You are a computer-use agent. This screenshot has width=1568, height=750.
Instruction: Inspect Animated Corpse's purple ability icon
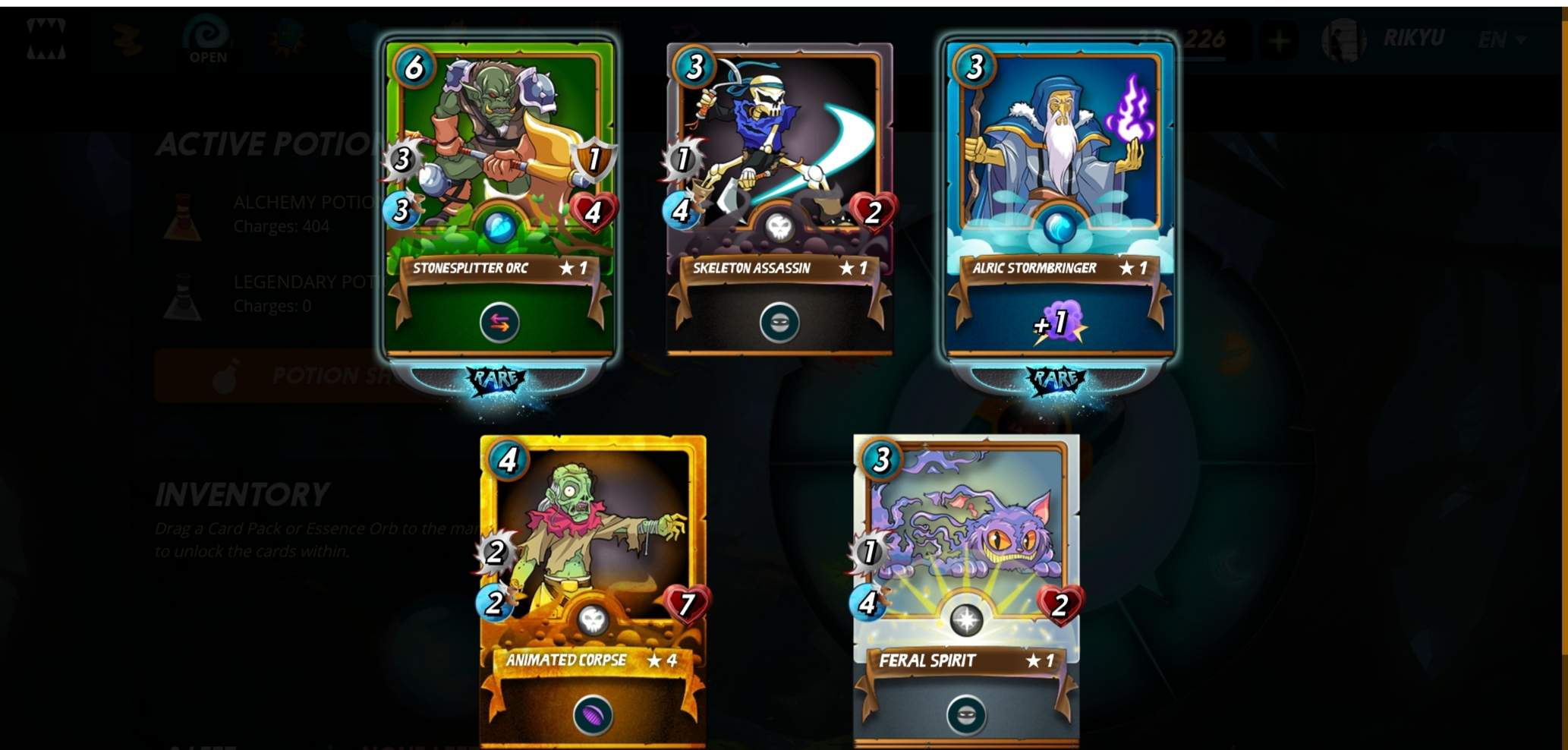click(593, 716)
